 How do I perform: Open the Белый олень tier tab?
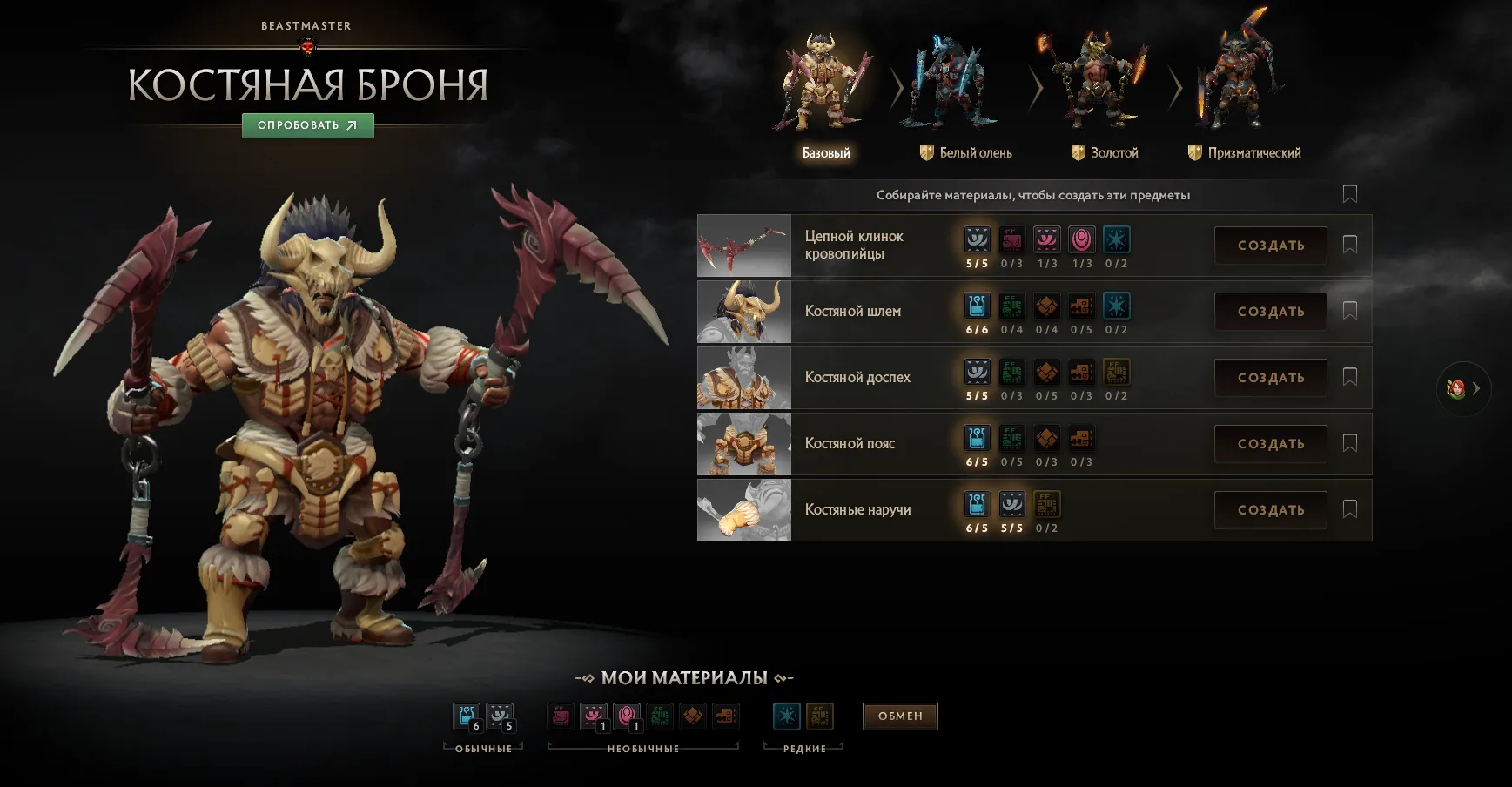[x=966, y=152]
